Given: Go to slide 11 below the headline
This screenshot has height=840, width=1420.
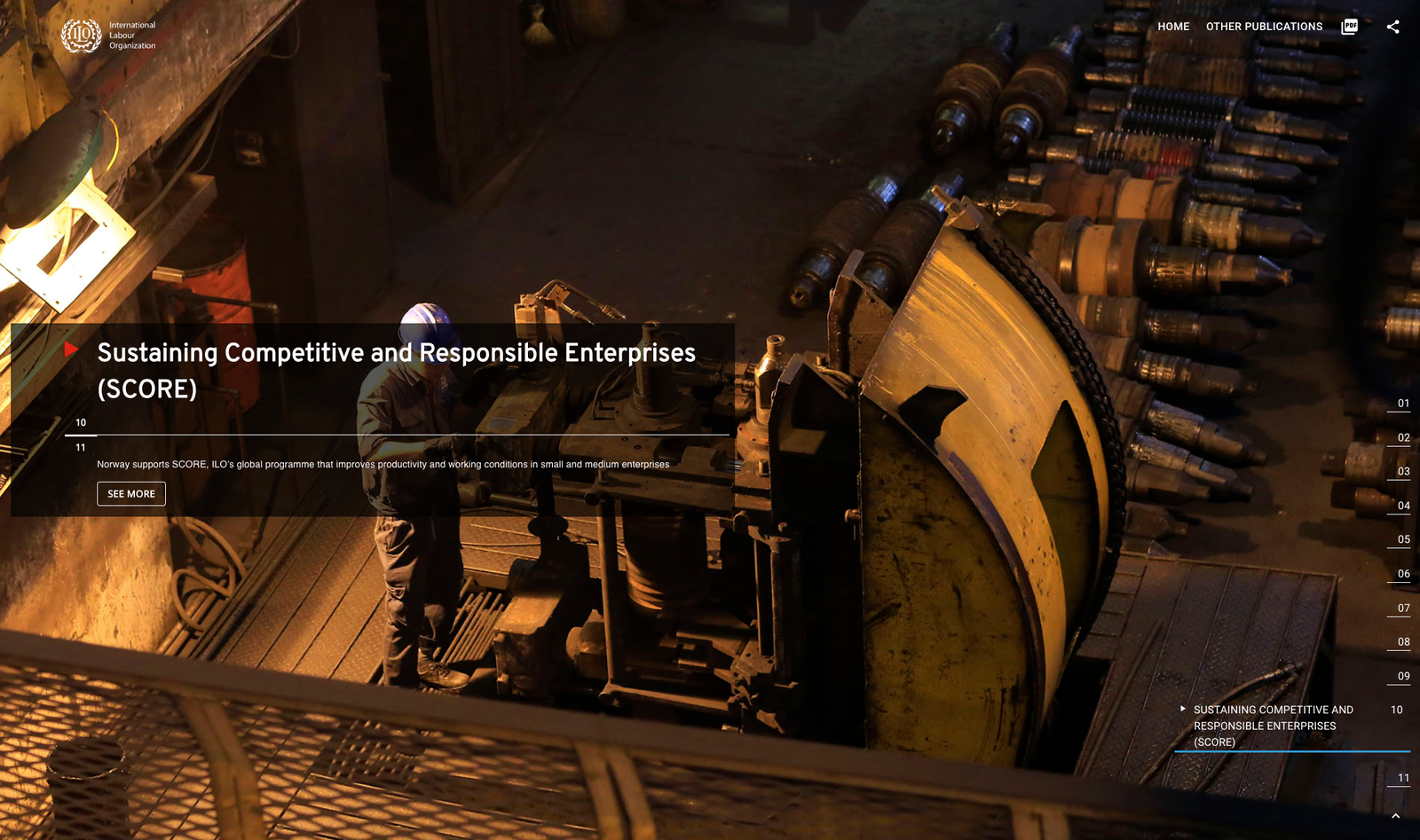Looking at the screenshot, I should click(81, 448).
